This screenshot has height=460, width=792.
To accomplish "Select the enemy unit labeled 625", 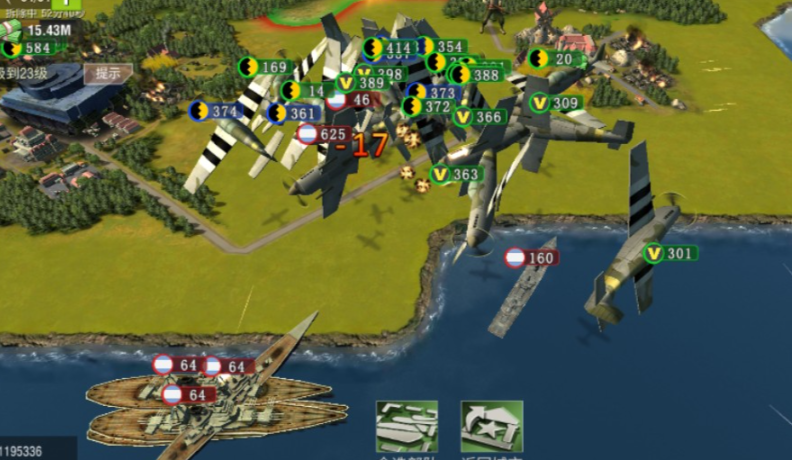I will 323,134.
